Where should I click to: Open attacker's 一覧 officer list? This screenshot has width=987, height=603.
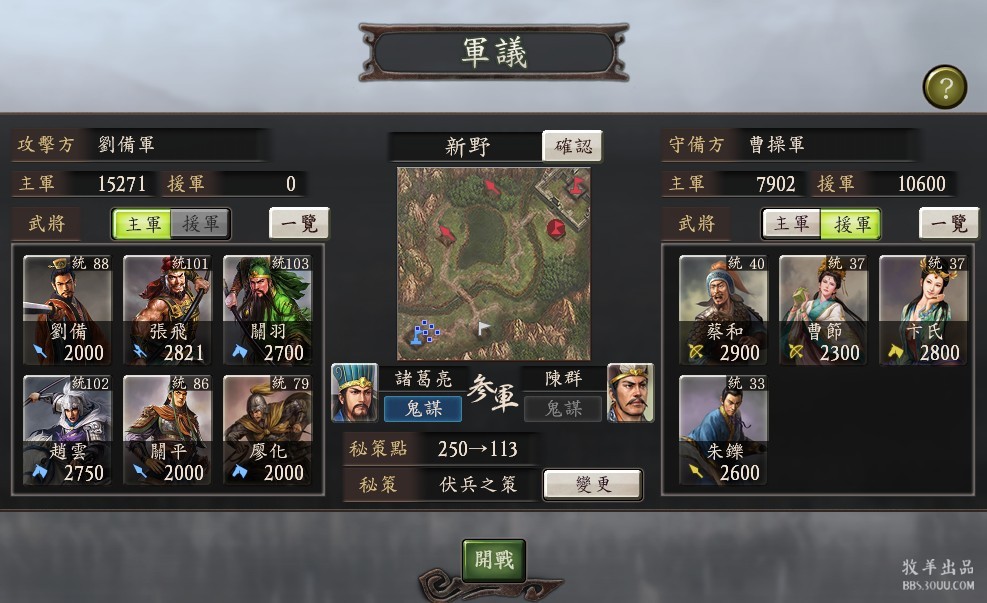pyautogui.click(x=299, y=223)
